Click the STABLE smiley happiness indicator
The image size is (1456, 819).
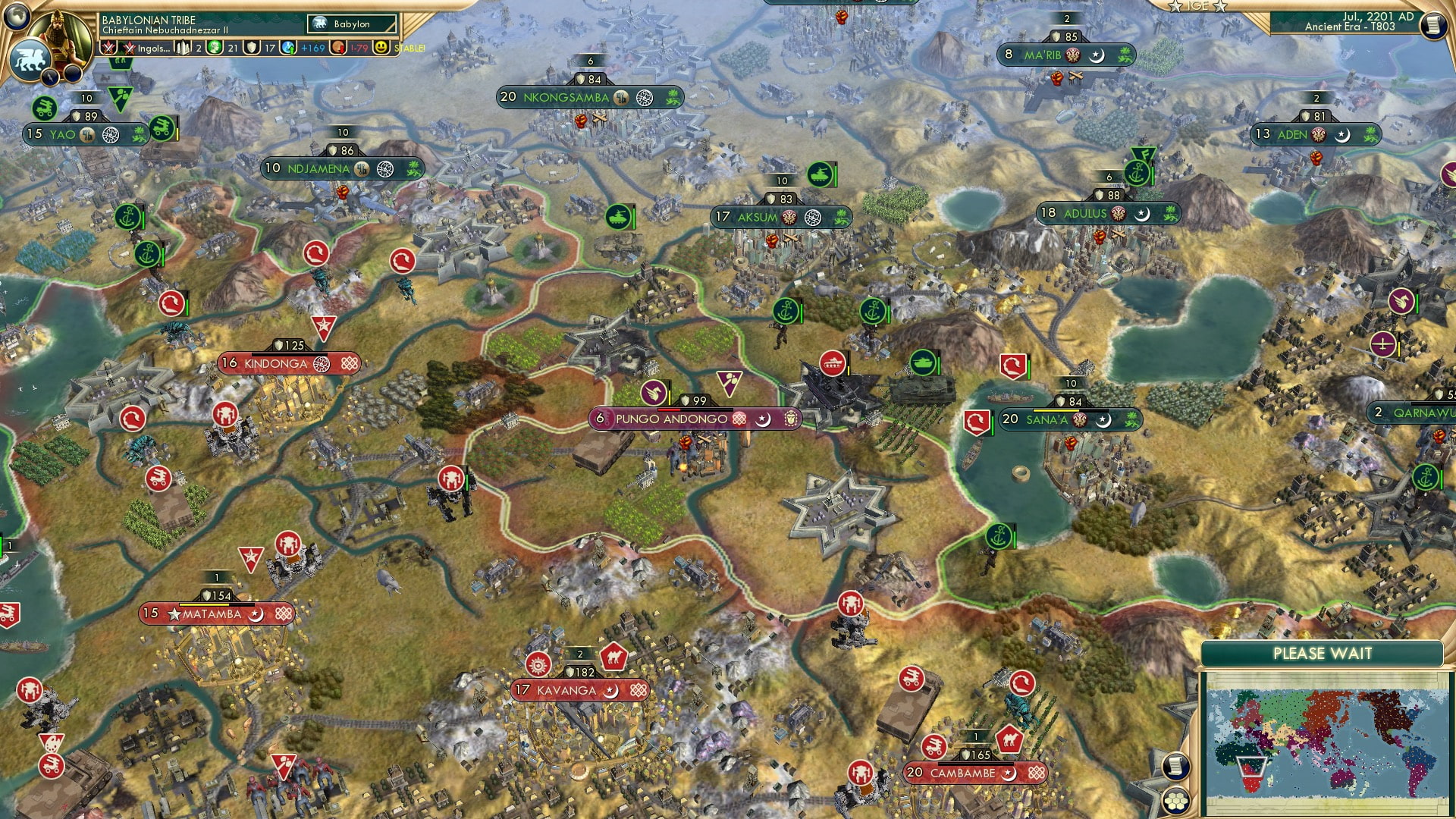coord(380,46)
